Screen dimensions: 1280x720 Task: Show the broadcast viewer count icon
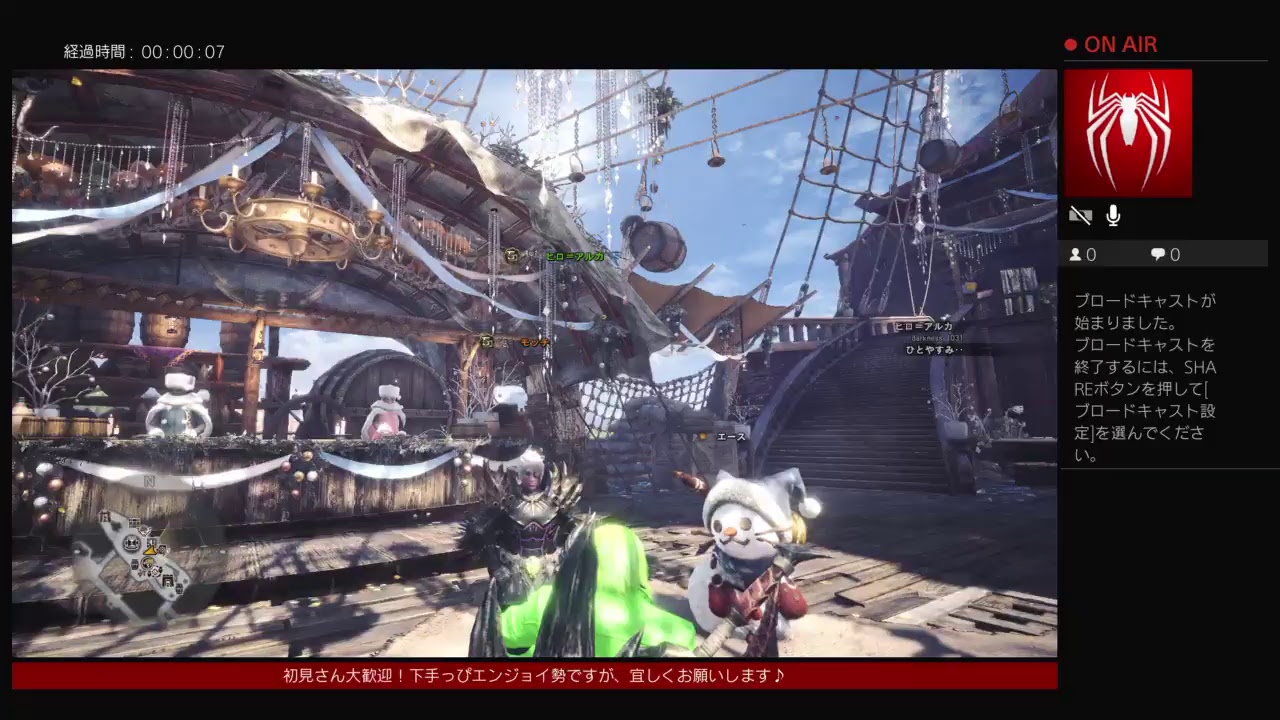(1076, 255)
